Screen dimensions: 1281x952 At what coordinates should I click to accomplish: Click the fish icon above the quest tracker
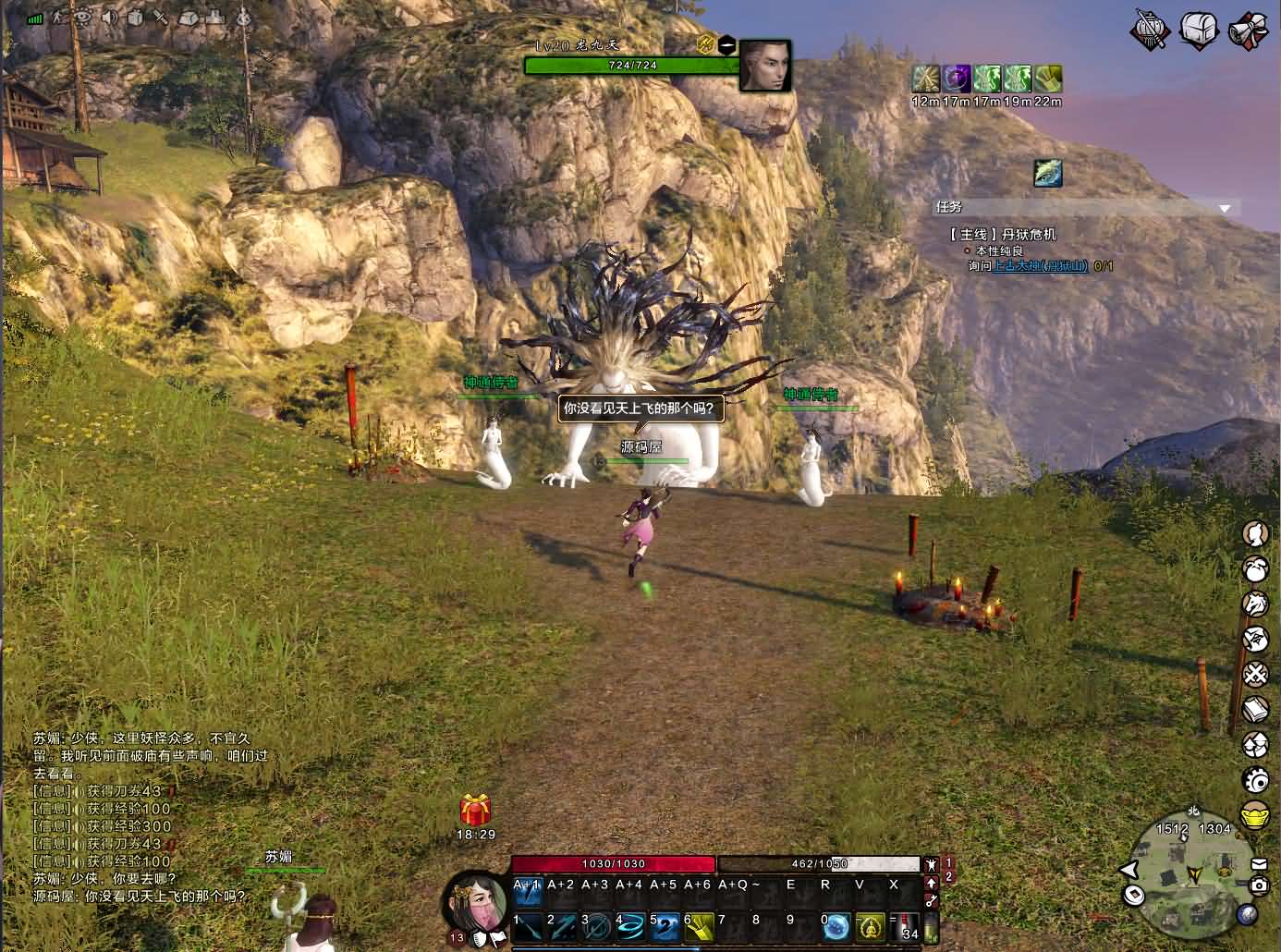pos(1048,173)
